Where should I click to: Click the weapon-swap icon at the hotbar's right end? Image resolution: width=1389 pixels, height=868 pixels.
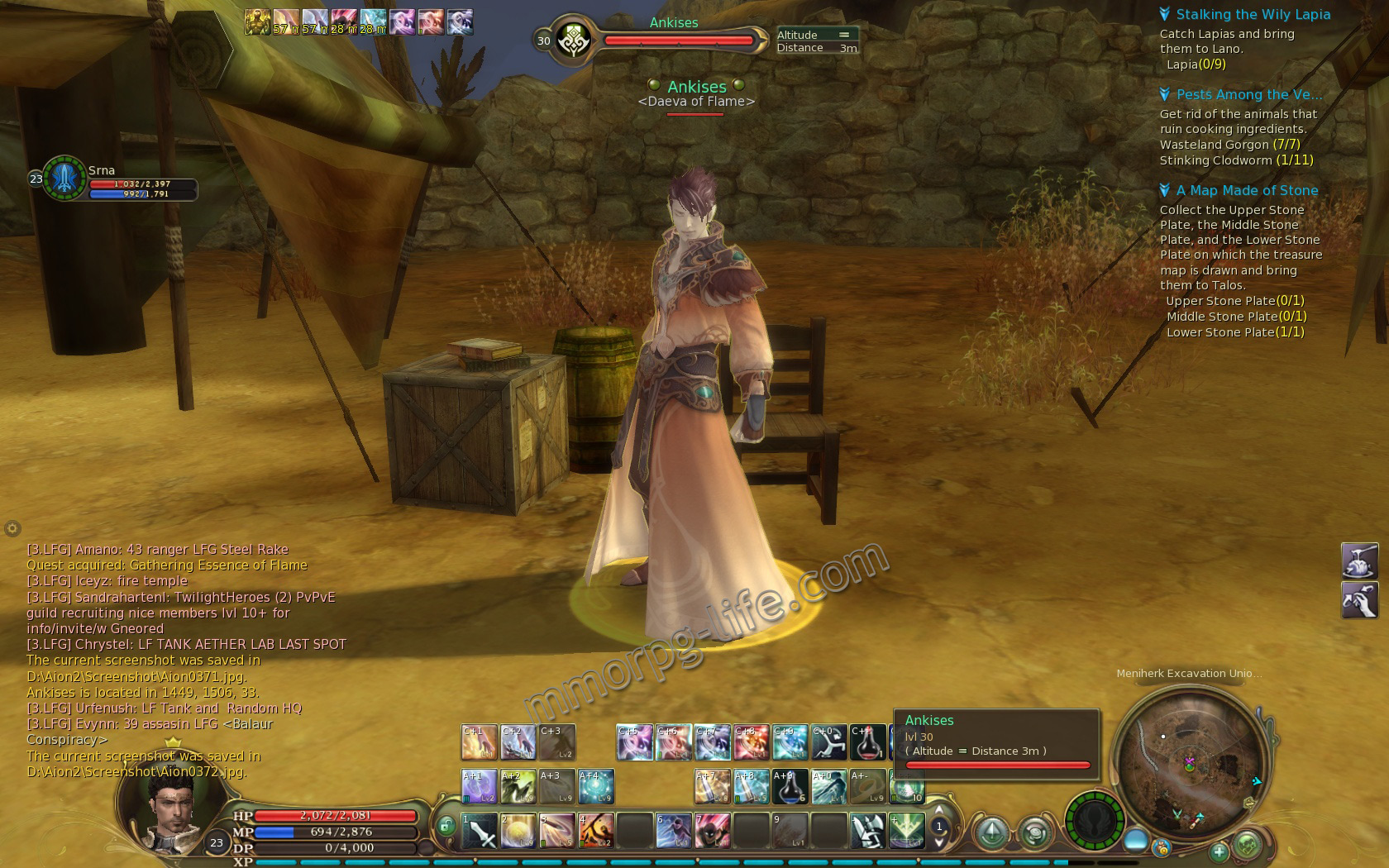[x=866, y=831]
